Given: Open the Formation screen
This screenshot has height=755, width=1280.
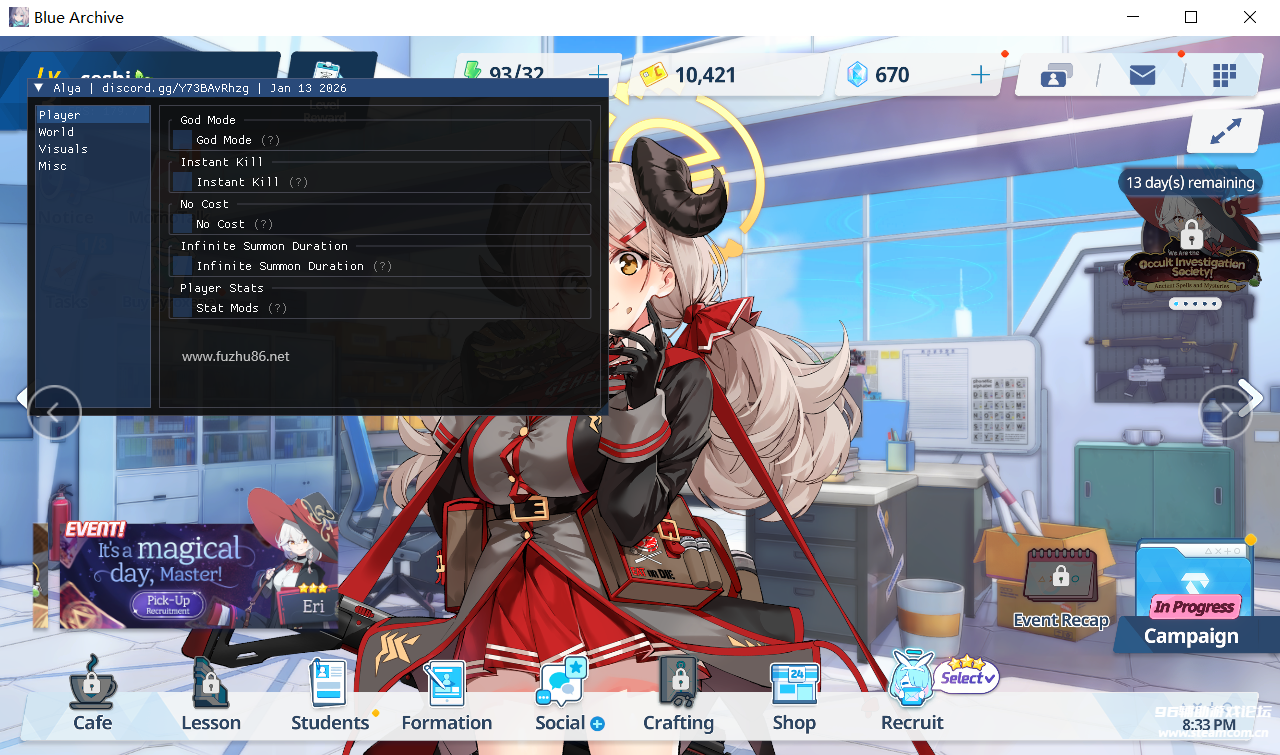Looking at the screenshot, I should tap(446, 695).
